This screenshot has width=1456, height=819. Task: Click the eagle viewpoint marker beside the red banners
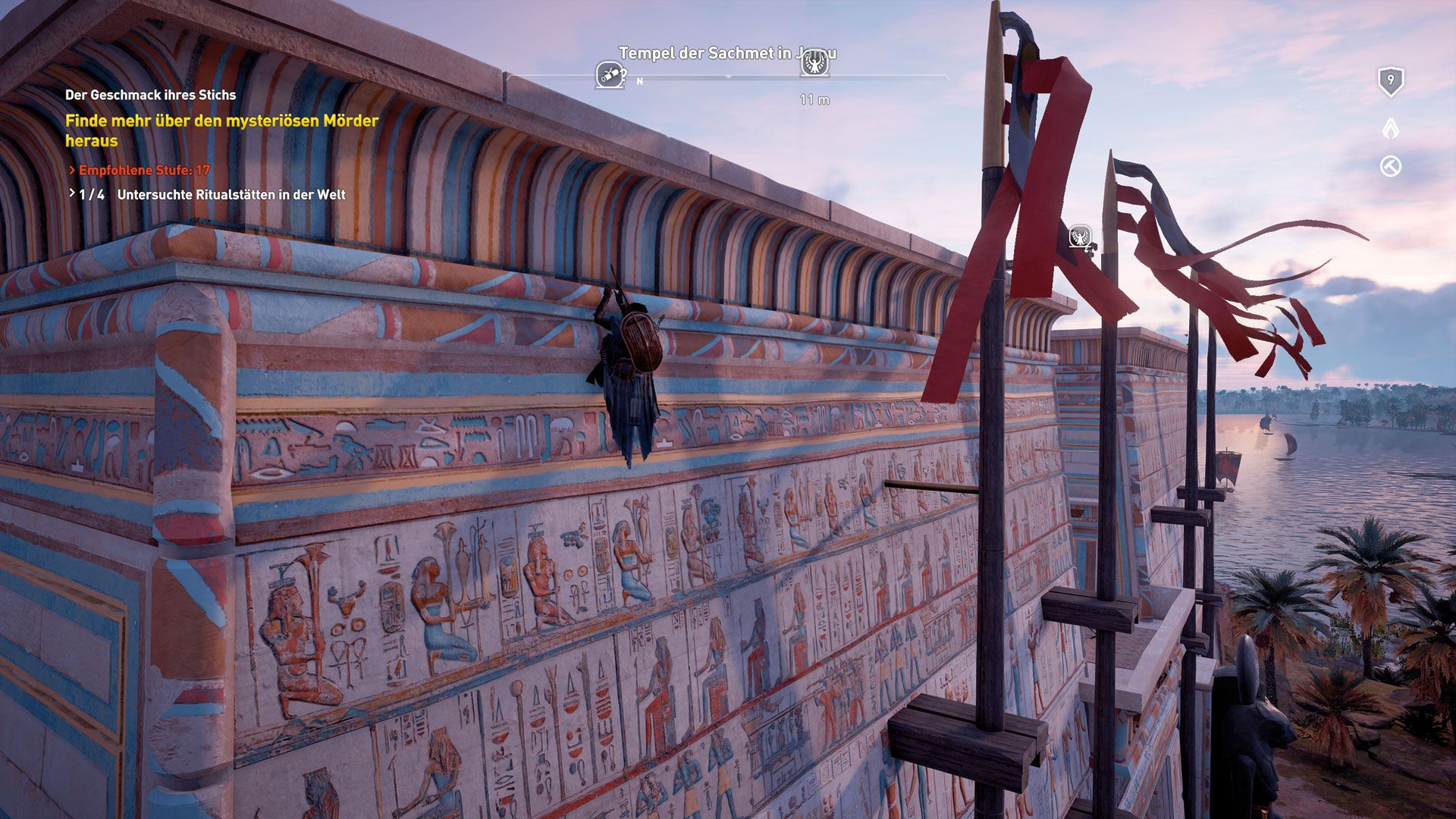[x=1080, y=237]
